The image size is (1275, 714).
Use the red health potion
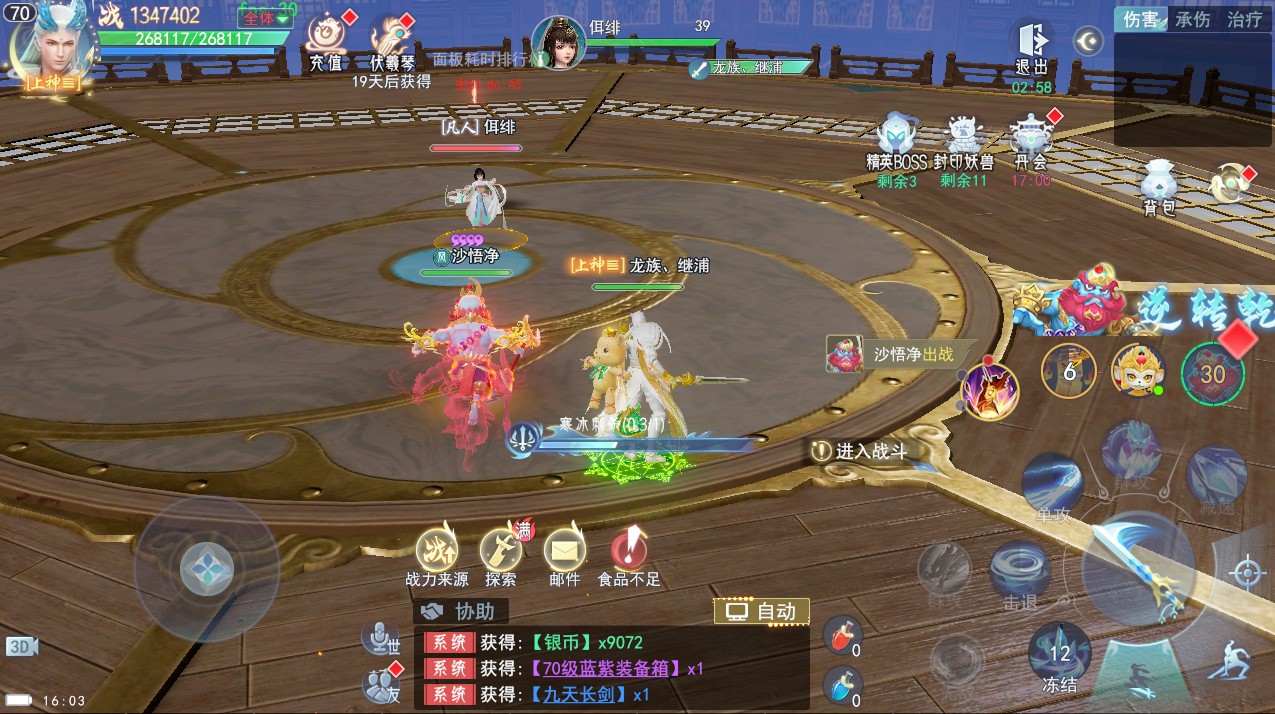tap(843, 636)
